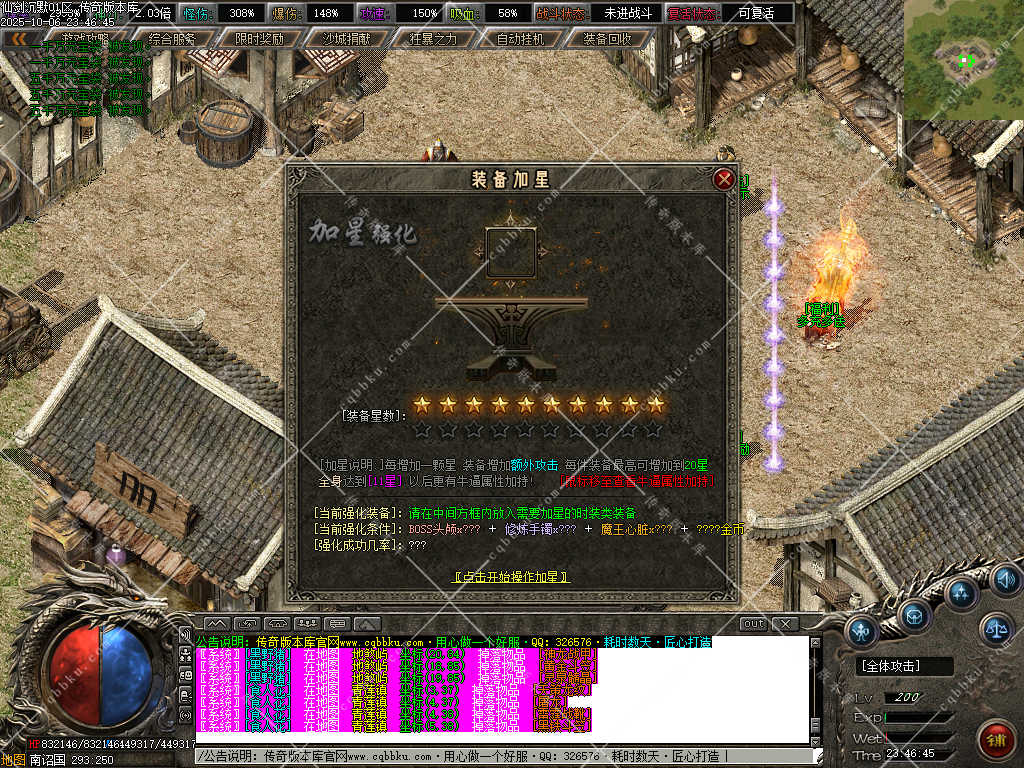Screen dimensions: 1024x768
Task: Open the minimap
Action: tap(963, 60)
